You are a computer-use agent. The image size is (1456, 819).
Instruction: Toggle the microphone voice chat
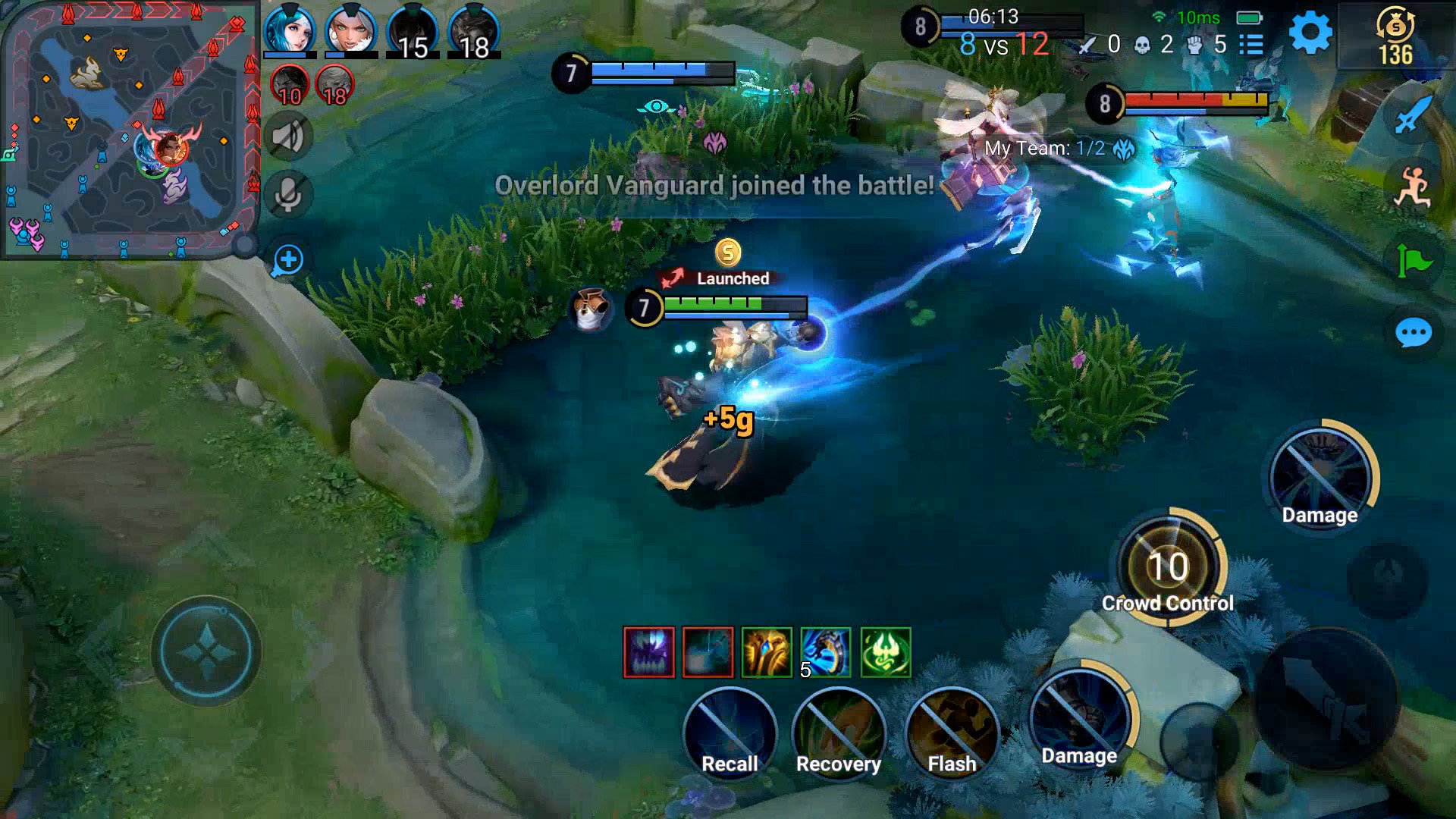pyautogui.click(x=288, y=195)
